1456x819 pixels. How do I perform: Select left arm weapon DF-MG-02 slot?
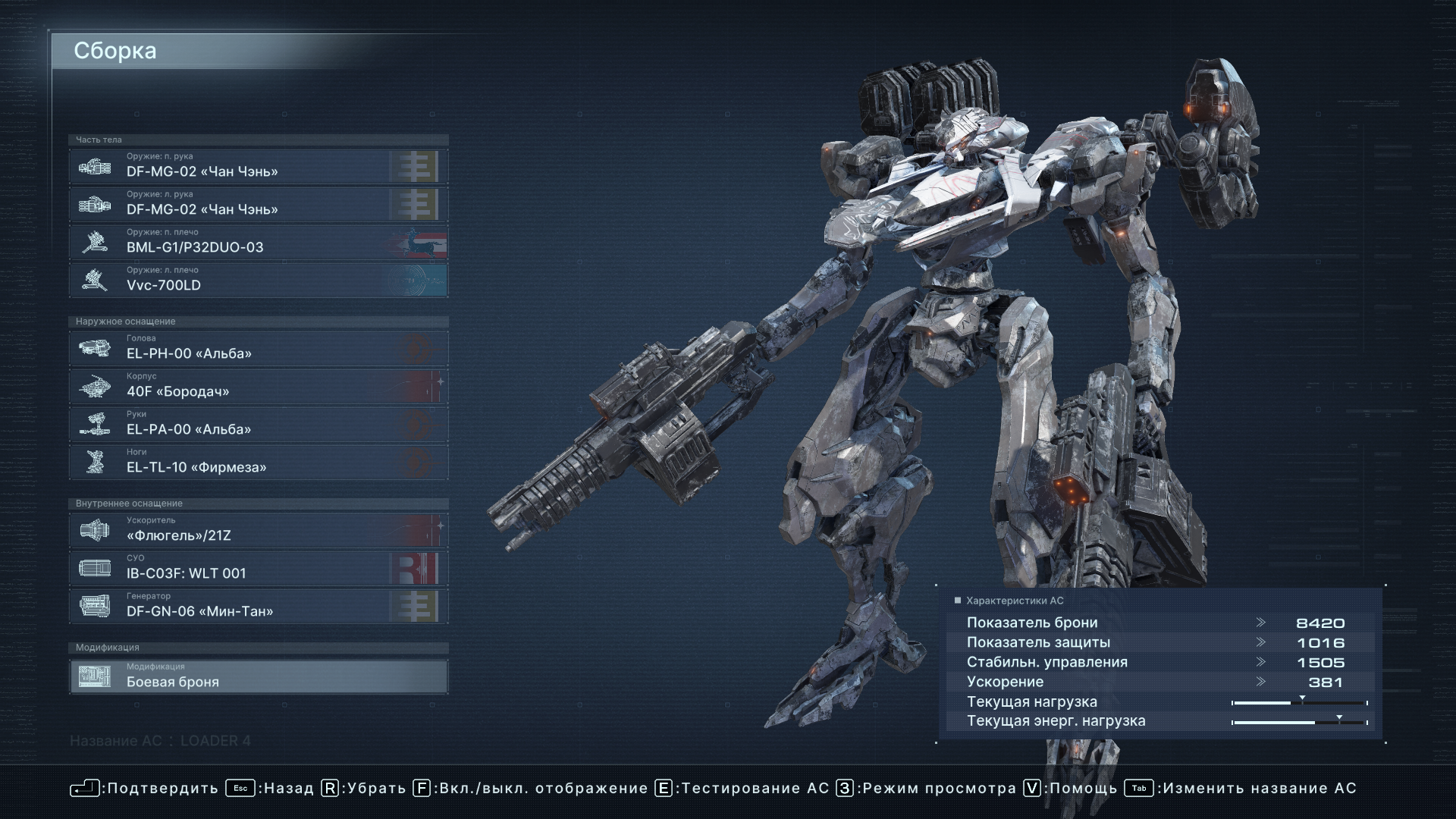click(258, 204)
